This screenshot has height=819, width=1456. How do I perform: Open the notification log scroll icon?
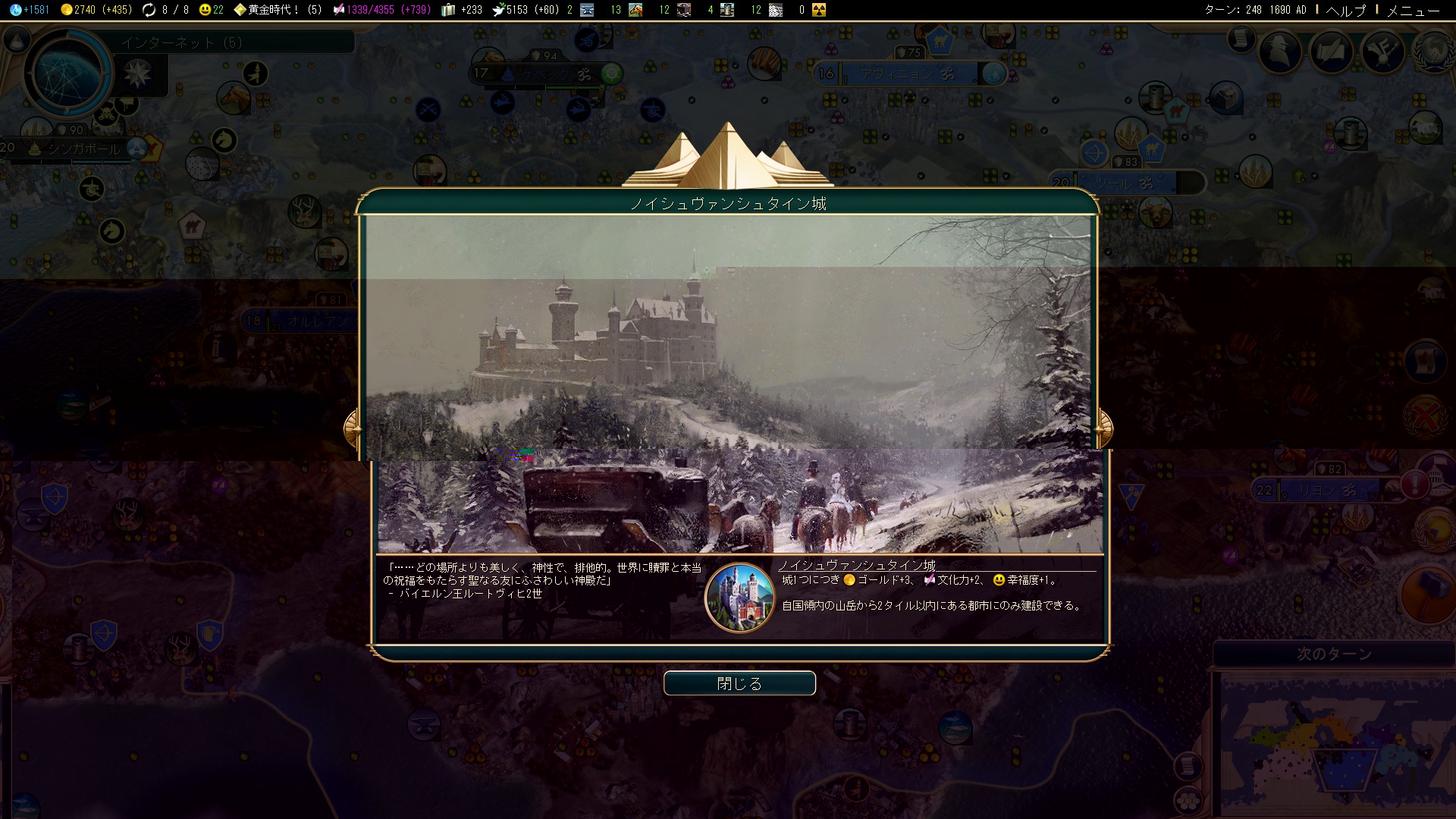pyautogui.click(x=1241, y=37)
